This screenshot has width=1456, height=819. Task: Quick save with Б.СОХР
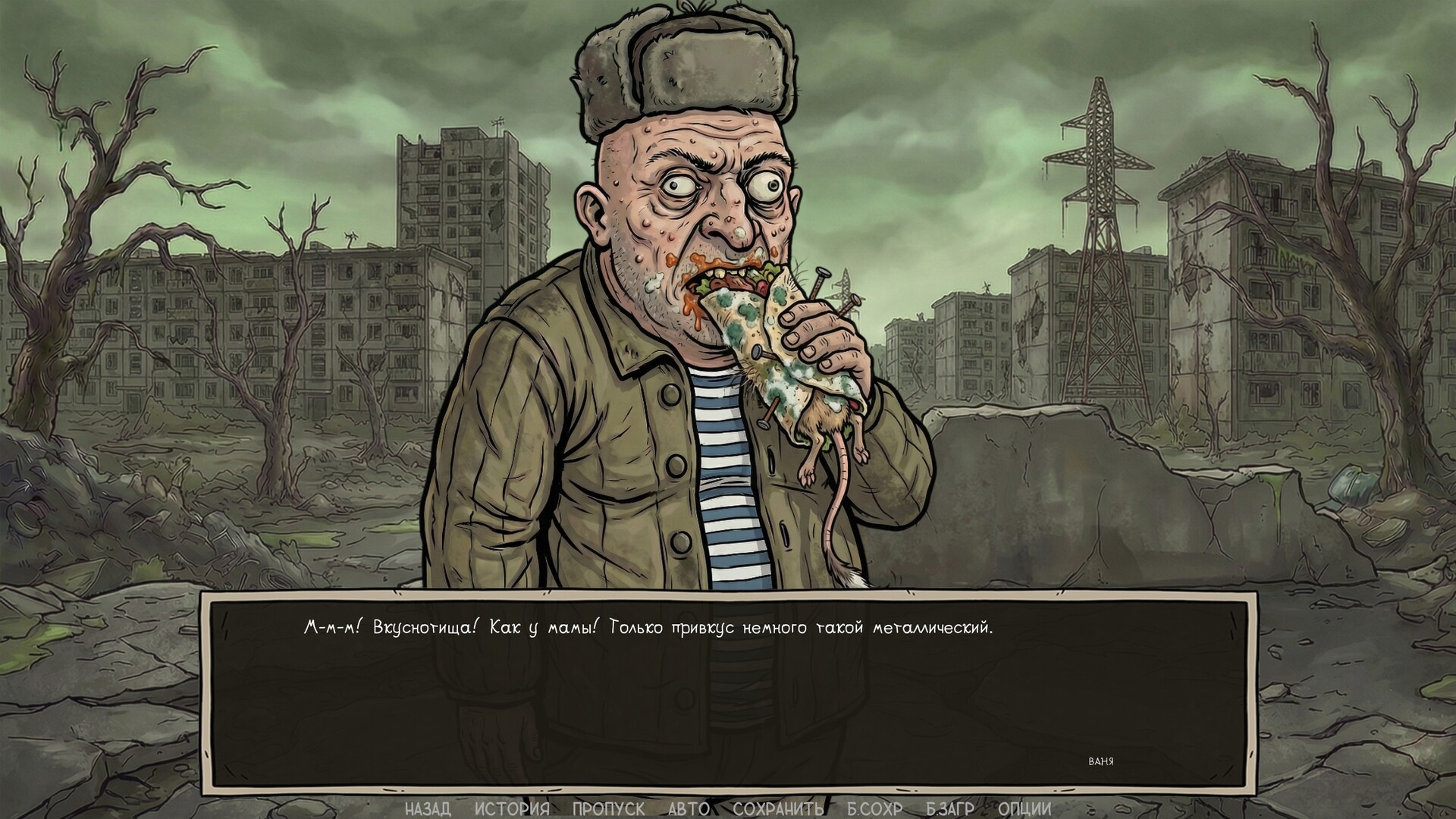[876, 808]
